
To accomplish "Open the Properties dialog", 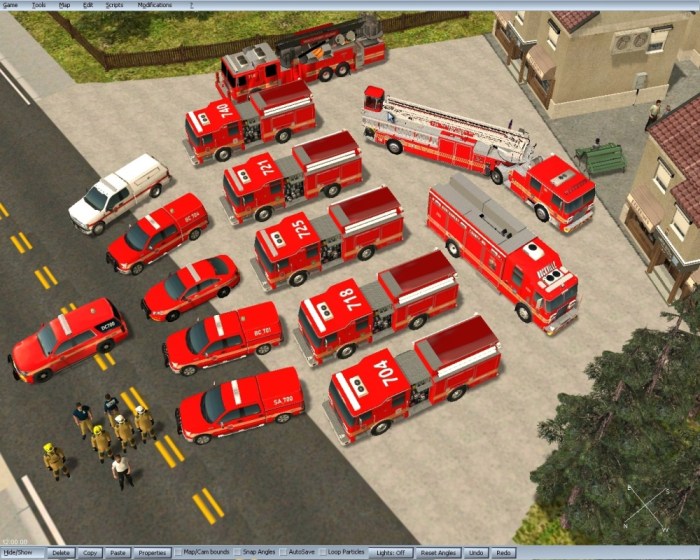I will (152, 553).
